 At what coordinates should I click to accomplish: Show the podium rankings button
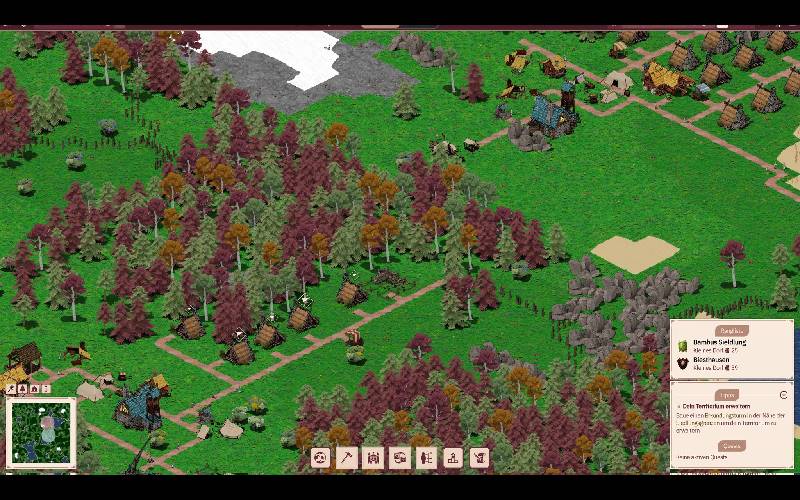tap(453, 457)
